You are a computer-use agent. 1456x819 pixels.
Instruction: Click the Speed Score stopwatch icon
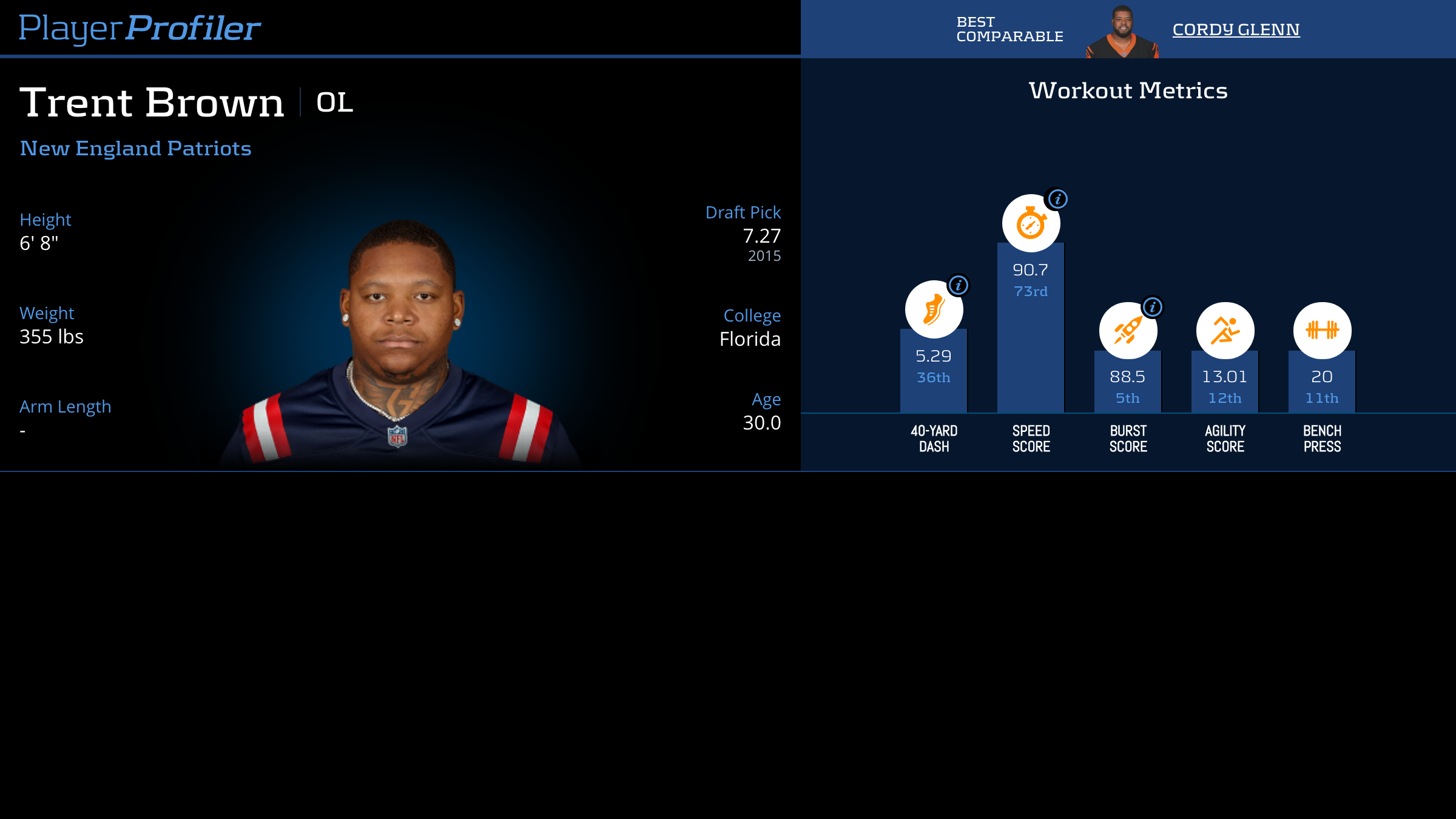(x=1030, y=223)
